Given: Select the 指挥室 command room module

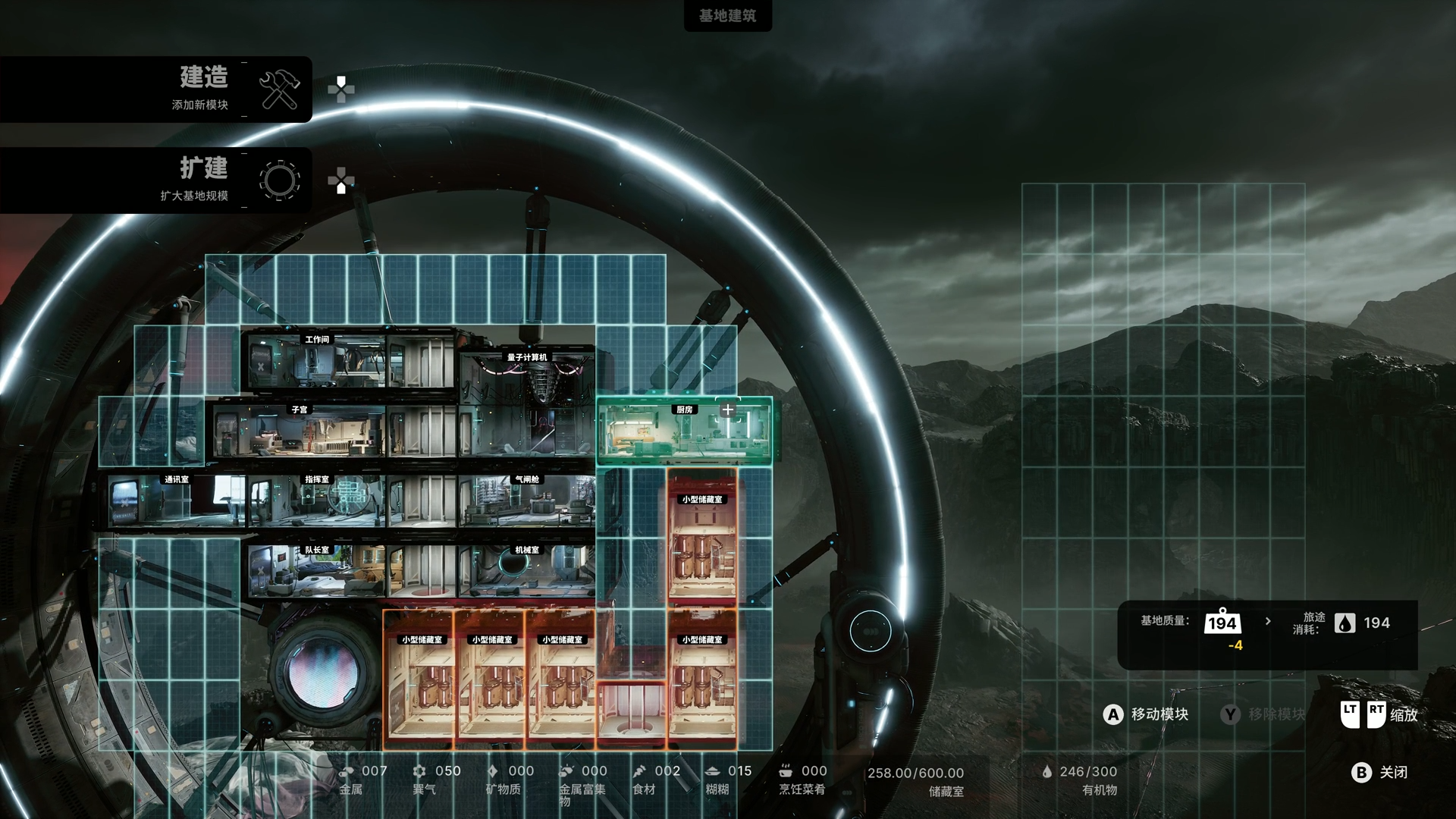Looking at the screenshot, I should coord(317,500).
